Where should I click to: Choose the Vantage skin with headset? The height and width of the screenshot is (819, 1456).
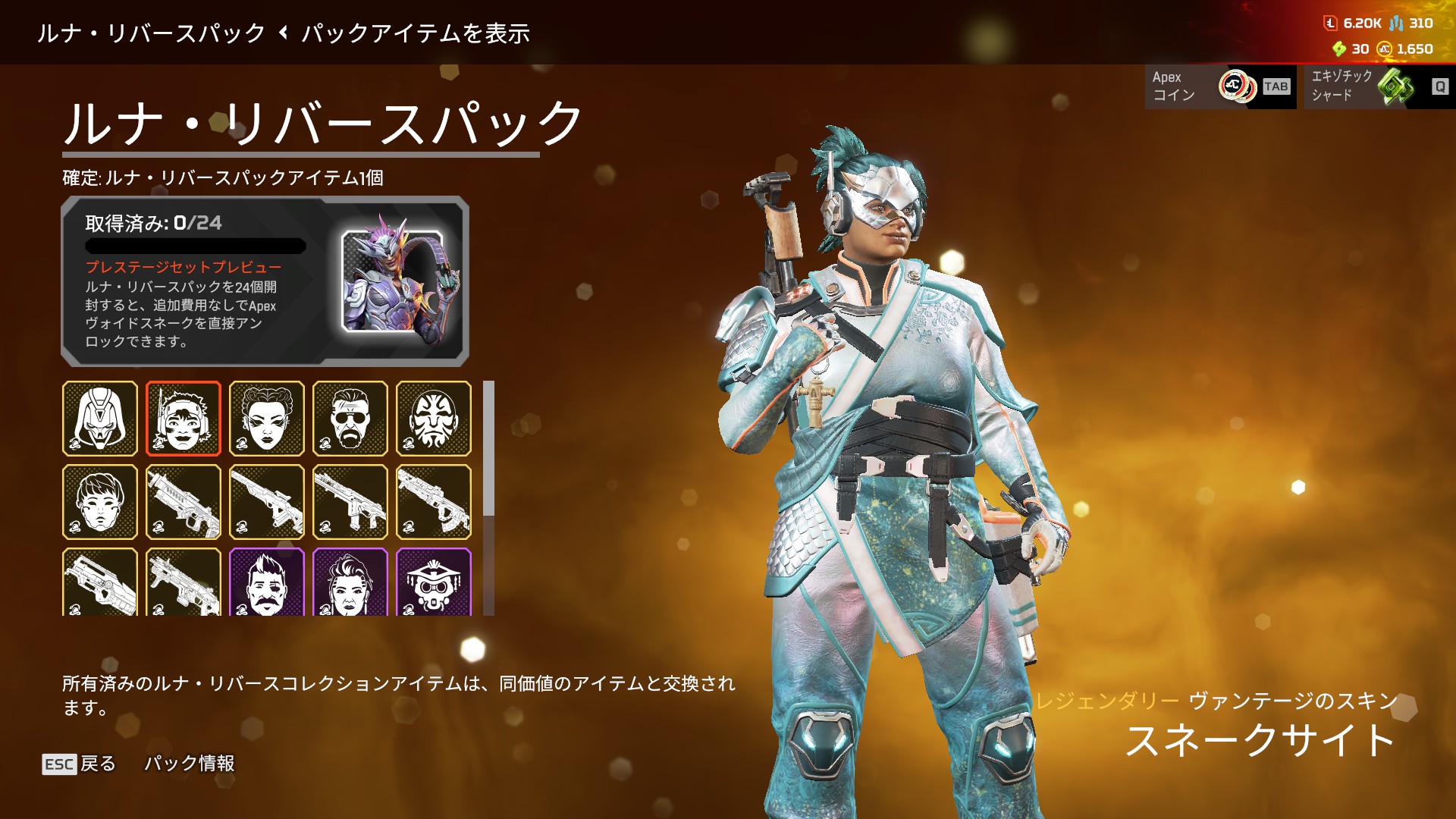click(x=184, y=419)
